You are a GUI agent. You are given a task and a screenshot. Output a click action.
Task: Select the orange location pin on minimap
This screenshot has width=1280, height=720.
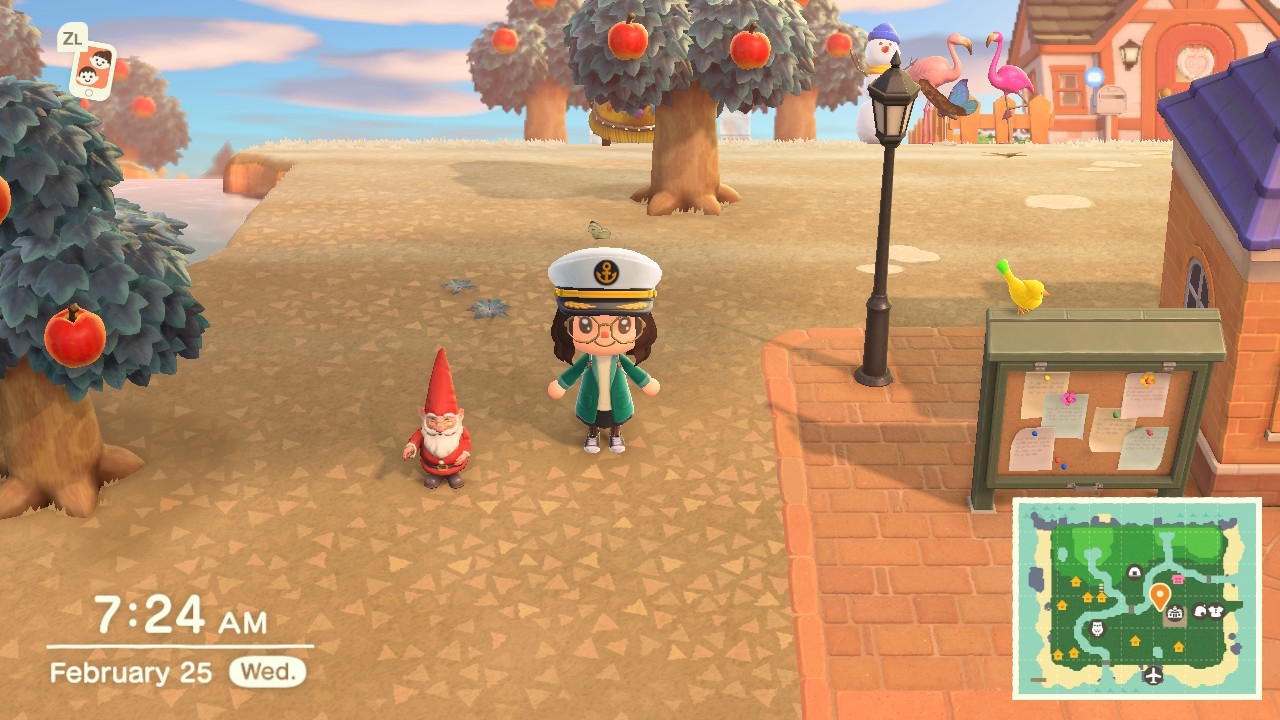(x=1159, y=596)
